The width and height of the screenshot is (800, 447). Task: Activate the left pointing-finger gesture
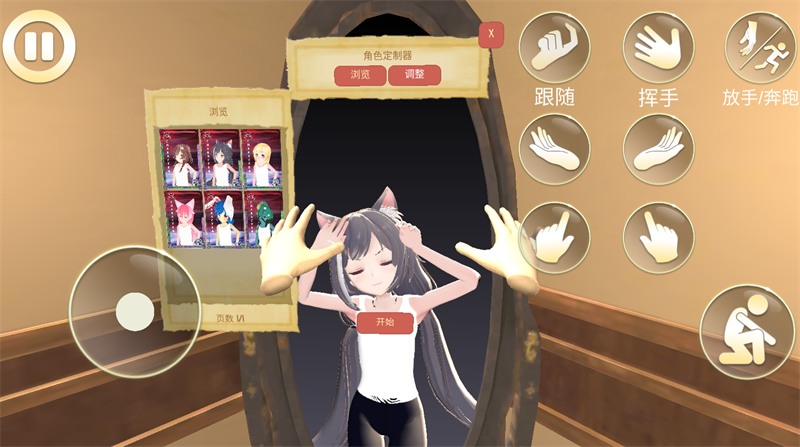pyautogui.click(x=554, y=238)
